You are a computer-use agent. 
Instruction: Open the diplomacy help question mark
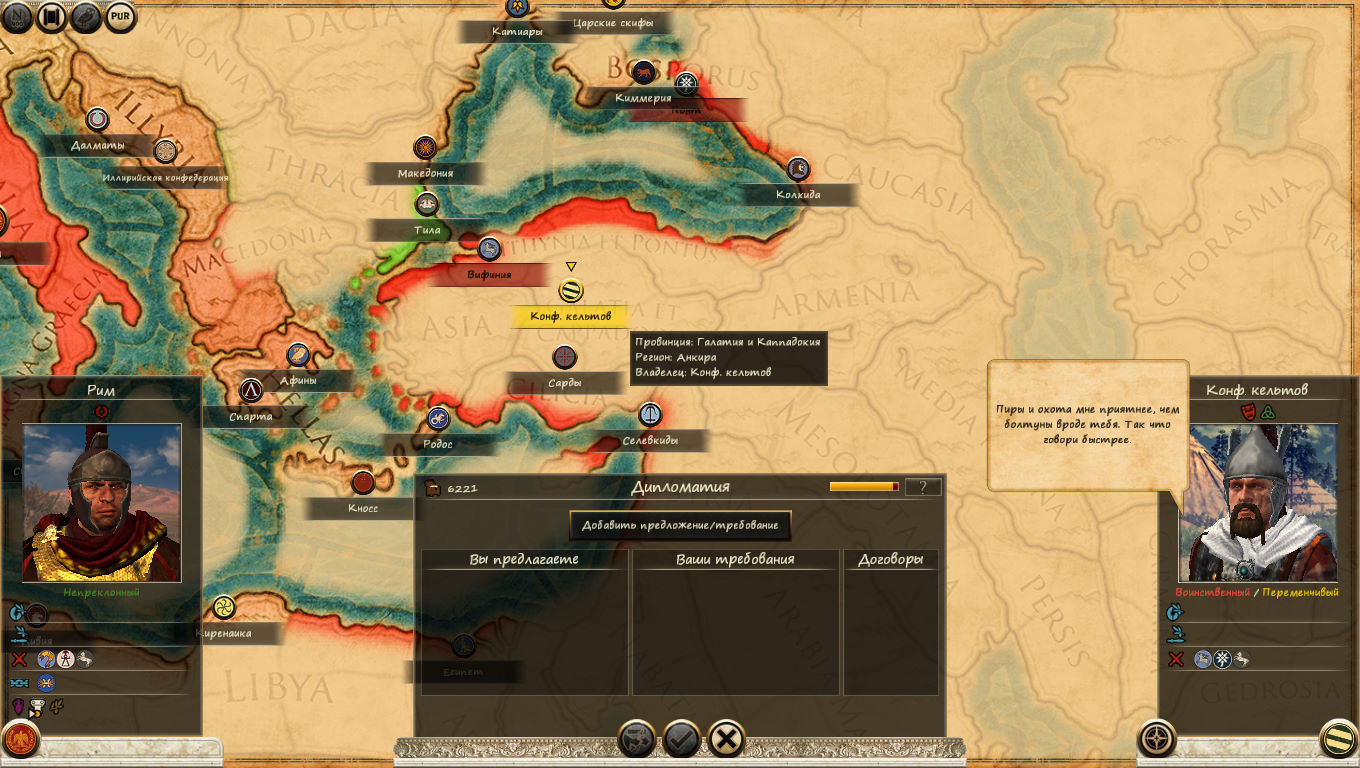[x=922, y=487]
